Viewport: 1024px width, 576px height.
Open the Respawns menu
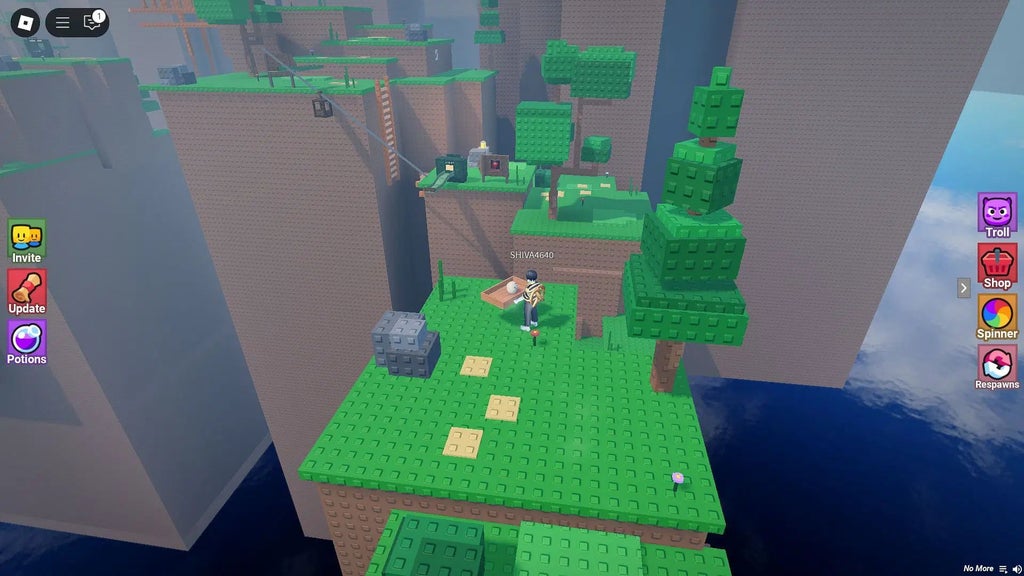pyautogui.click(x=997, y=367)
